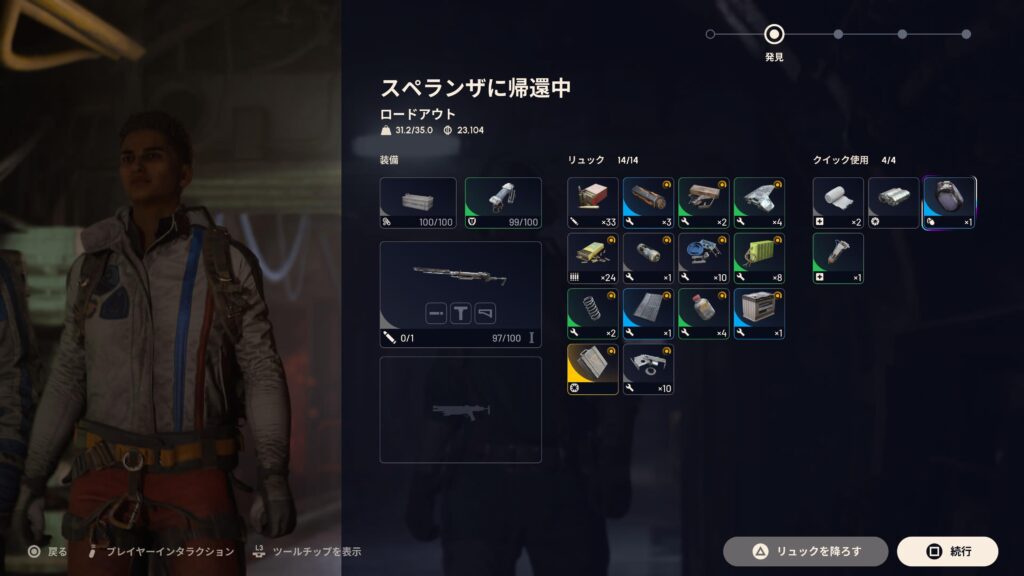
Task: Select the plastic bottle item slot
Action: 704,314
